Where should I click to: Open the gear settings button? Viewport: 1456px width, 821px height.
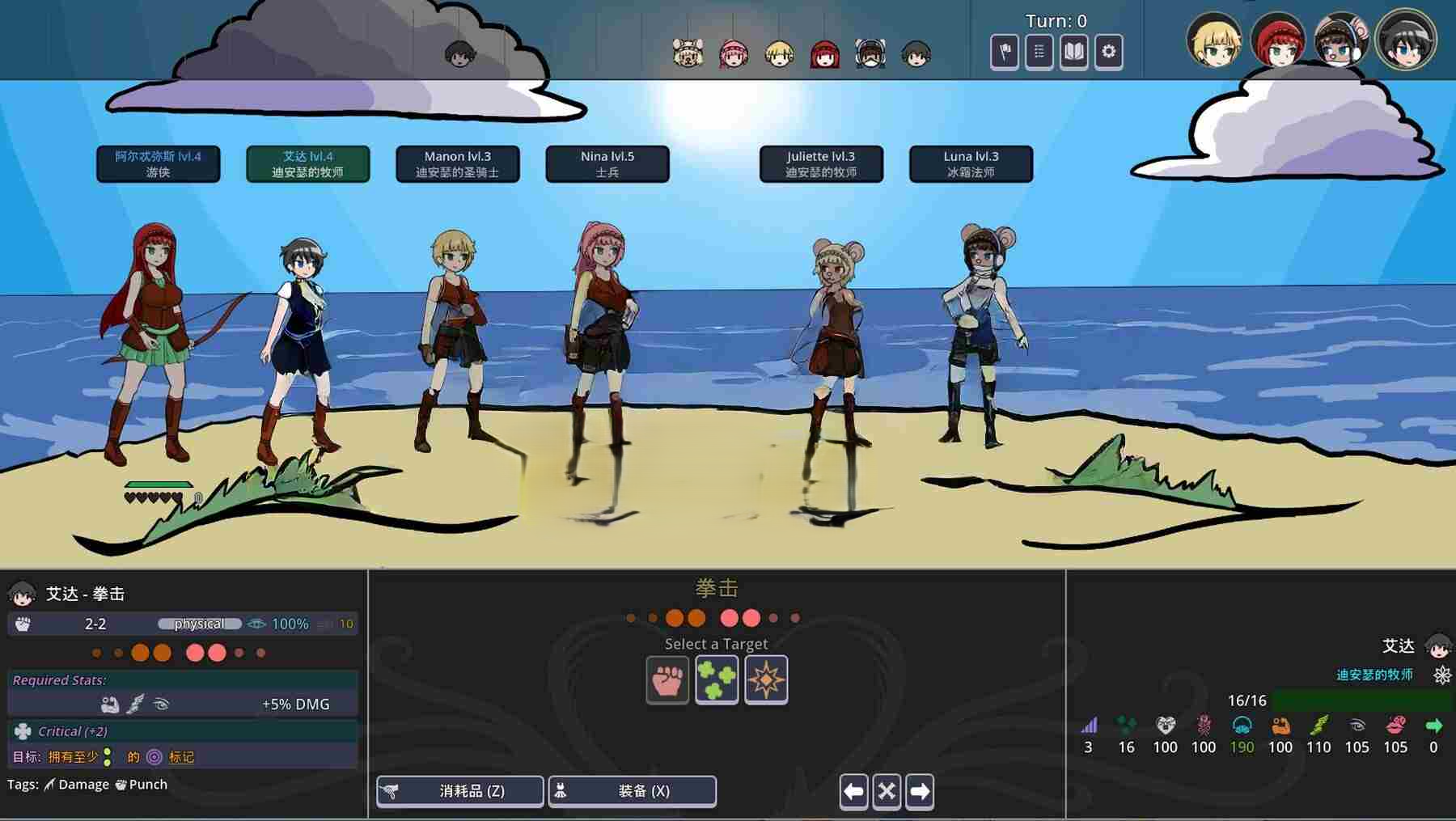click(1108, 52)
